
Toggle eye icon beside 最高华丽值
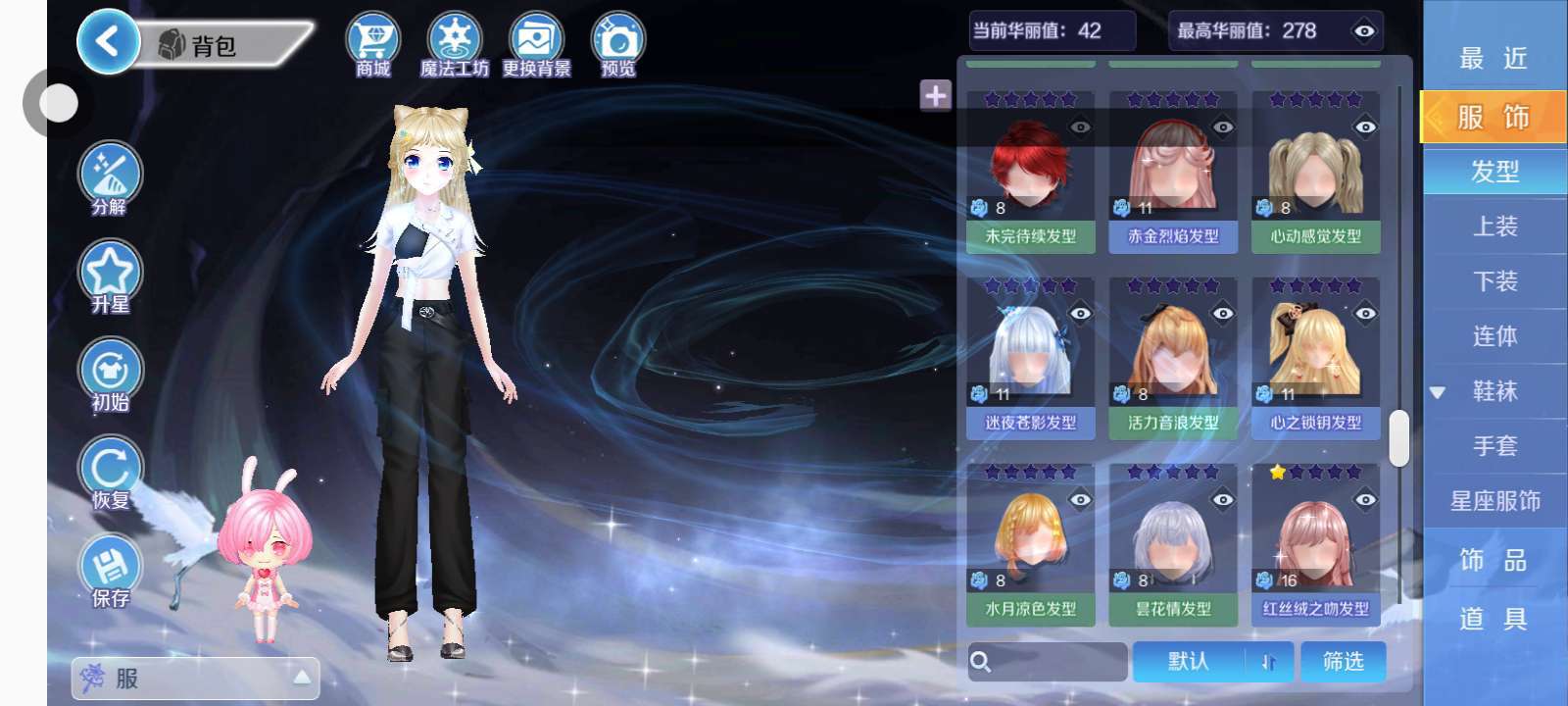(x=1363, y=31)
